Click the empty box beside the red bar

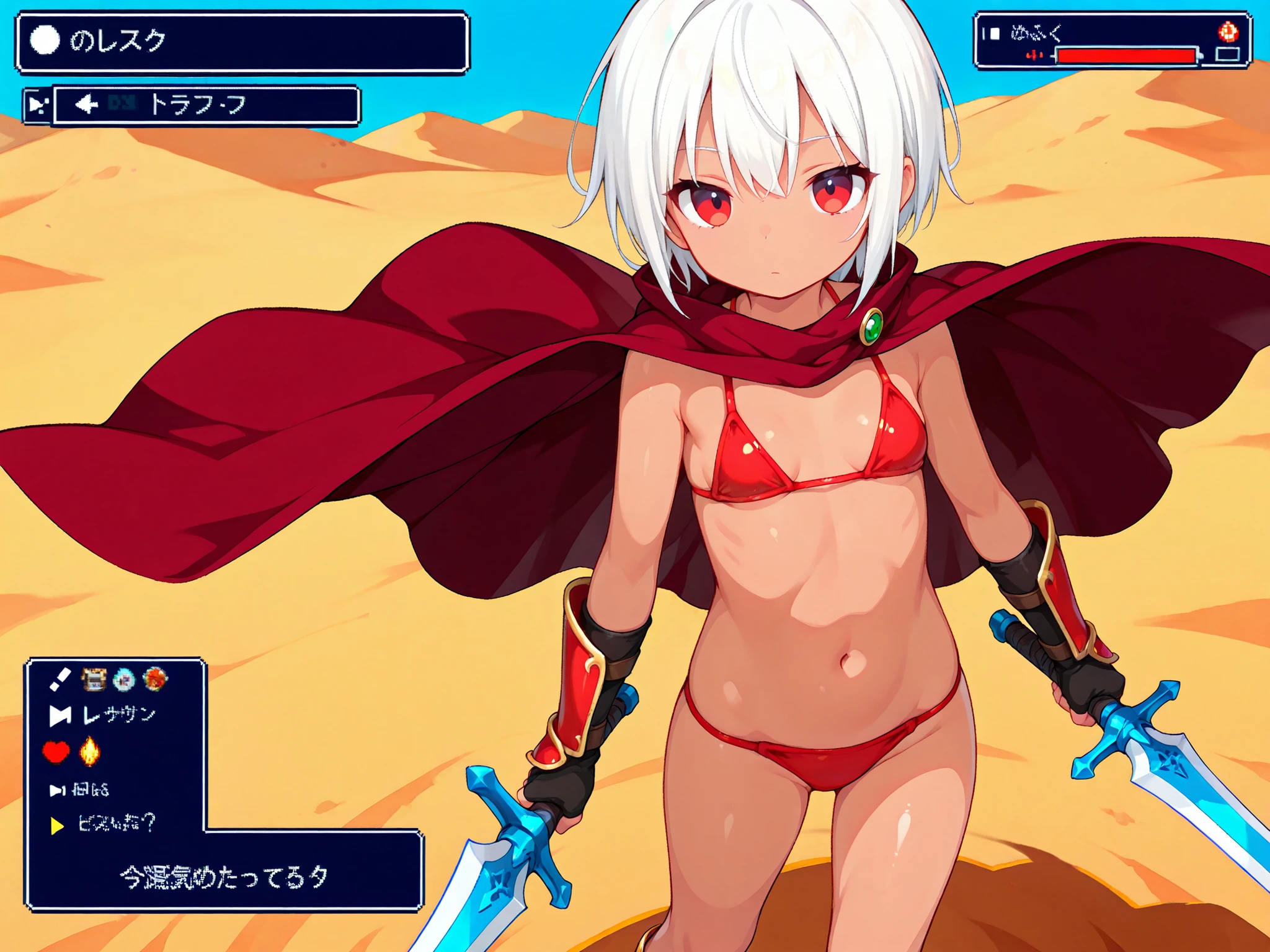click(1227, 55)
